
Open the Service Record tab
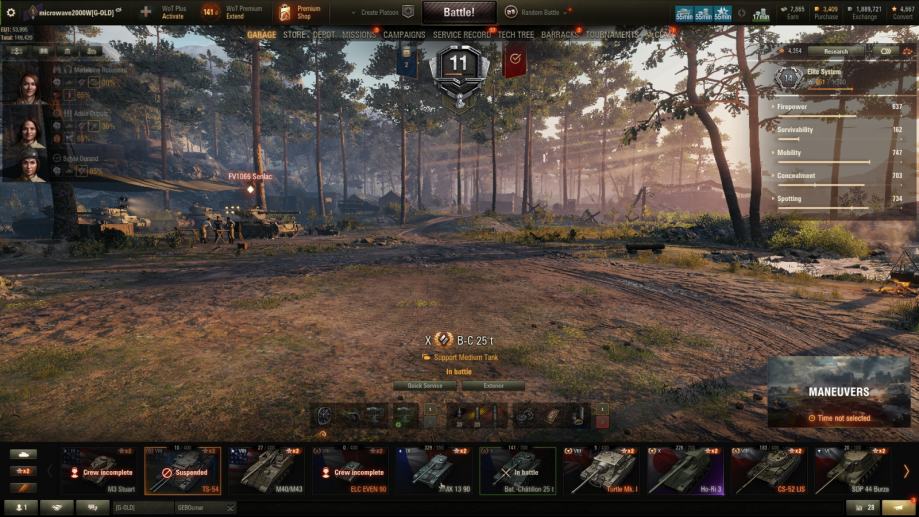[x=462, y=34]
